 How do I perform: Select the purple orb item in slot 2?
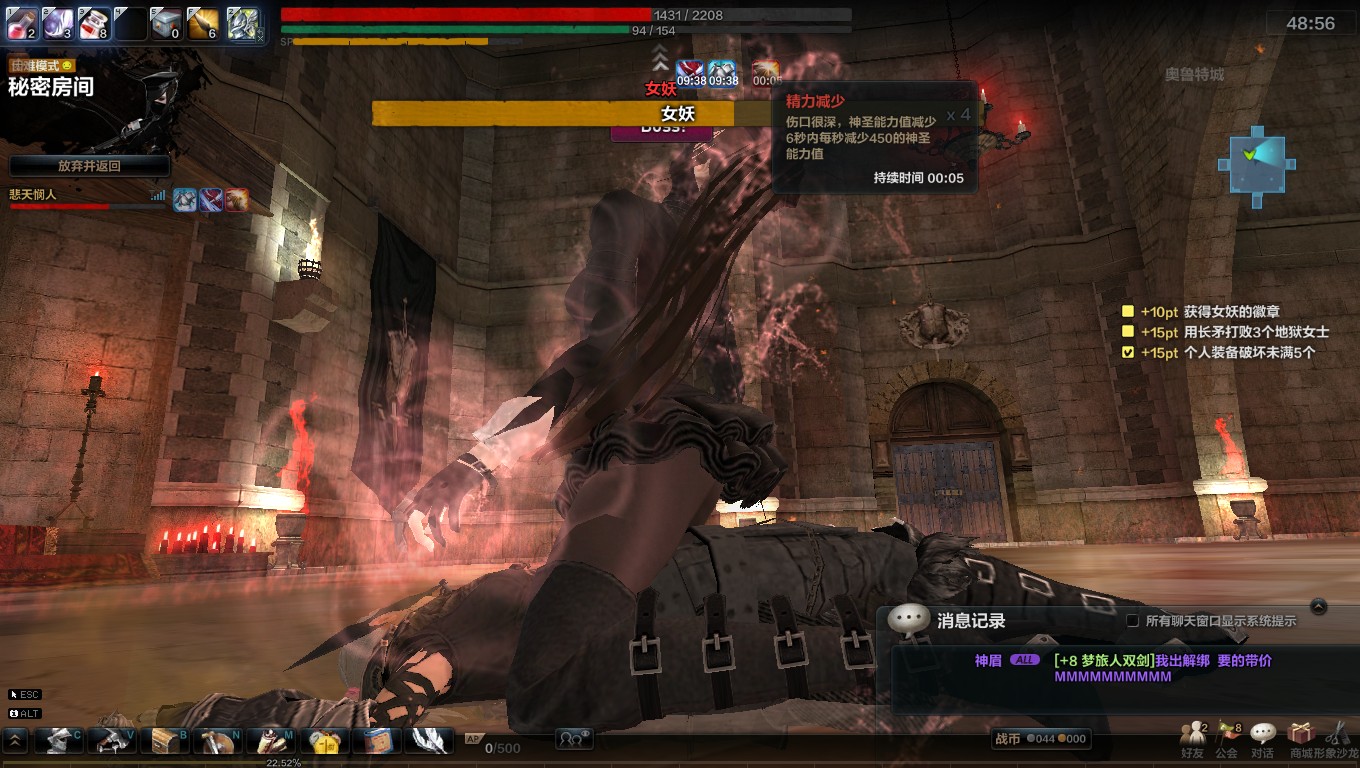(x=58, y=23)
